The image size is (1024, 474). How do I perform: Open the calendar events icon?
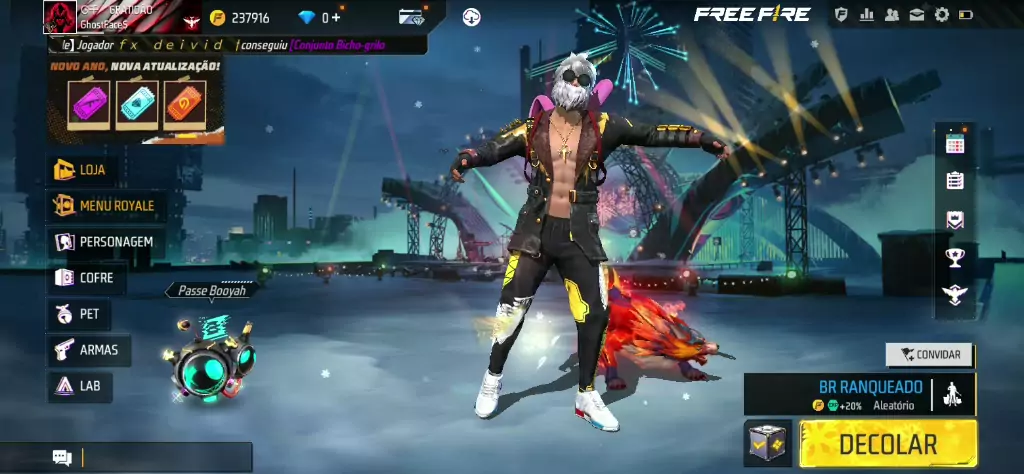point(954,143)
